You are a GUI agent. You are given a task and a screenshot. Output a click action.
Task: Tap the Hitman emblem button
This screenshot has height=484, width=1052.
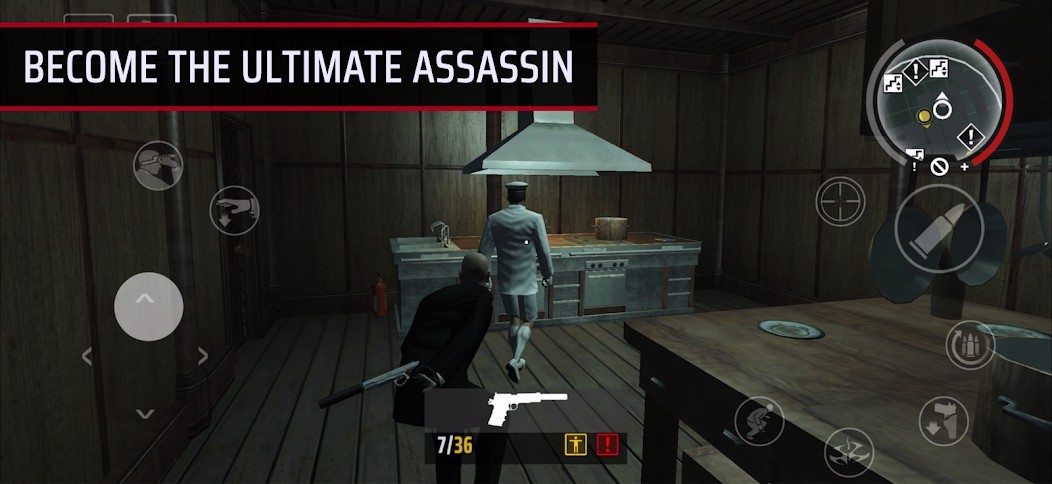pos(848,451)
